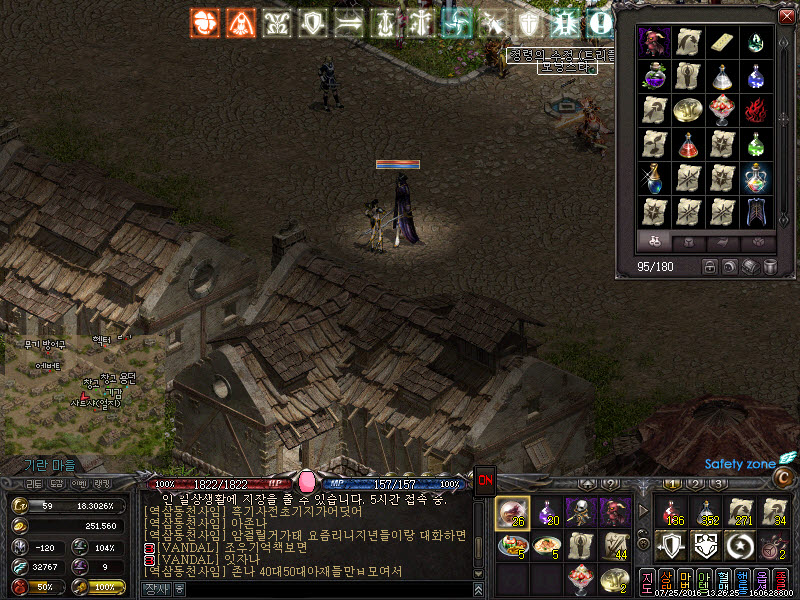Open the 옵션 options menu button

click(761, 581)
